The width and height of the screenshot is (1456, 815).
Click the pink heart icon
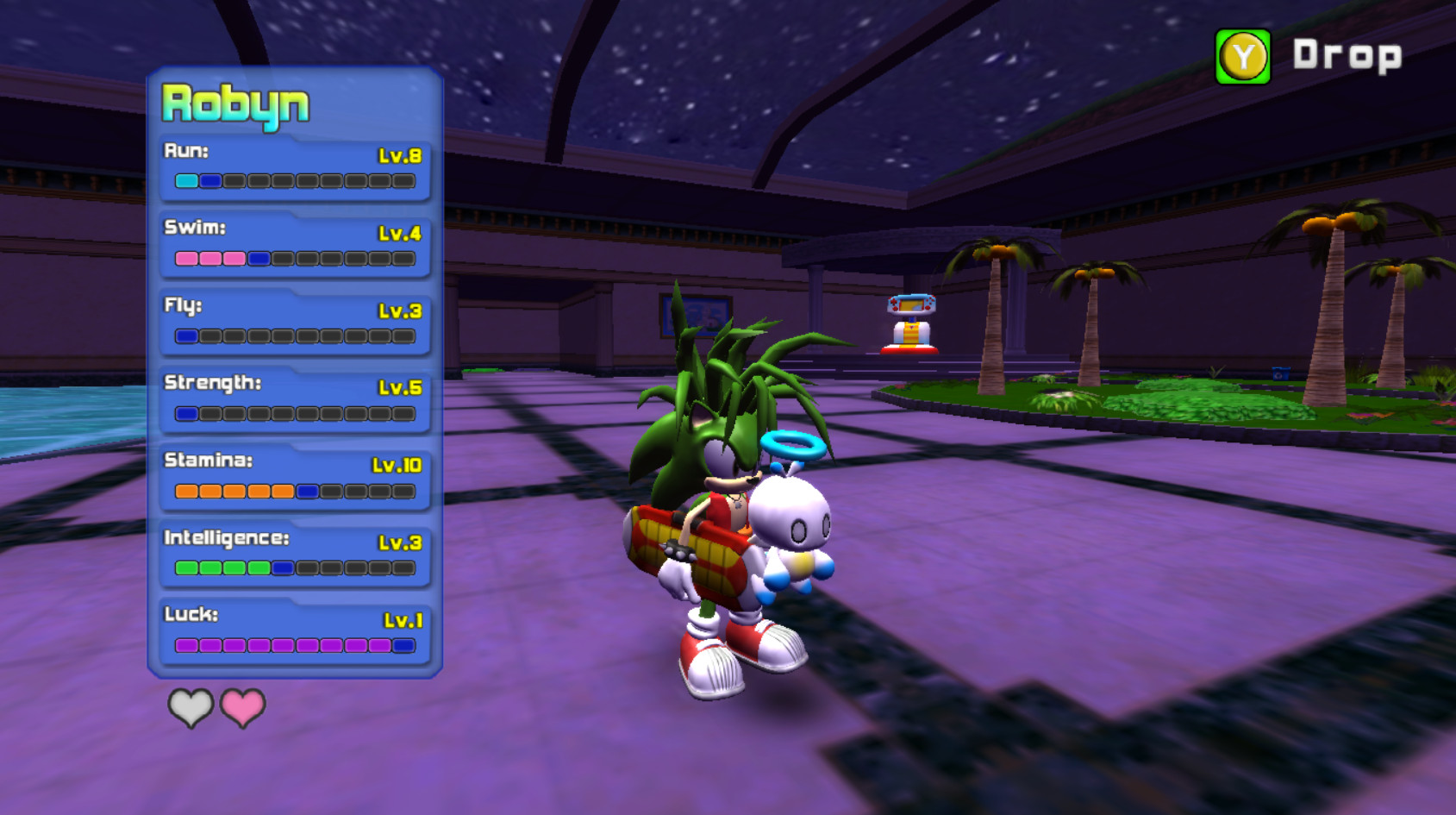point(242,707)
